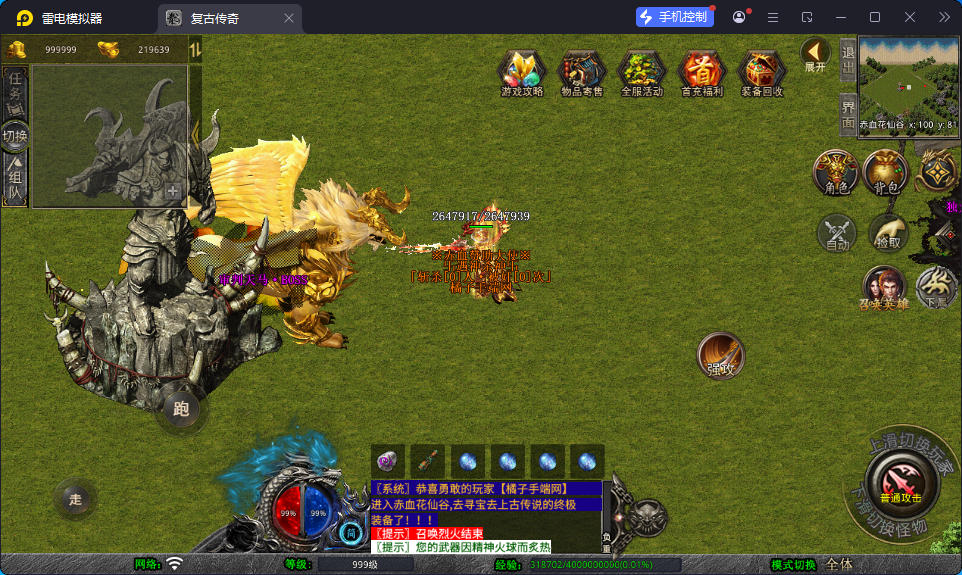
Task: Toggle the 跑 run mode button
Action: tap(181, 408)
